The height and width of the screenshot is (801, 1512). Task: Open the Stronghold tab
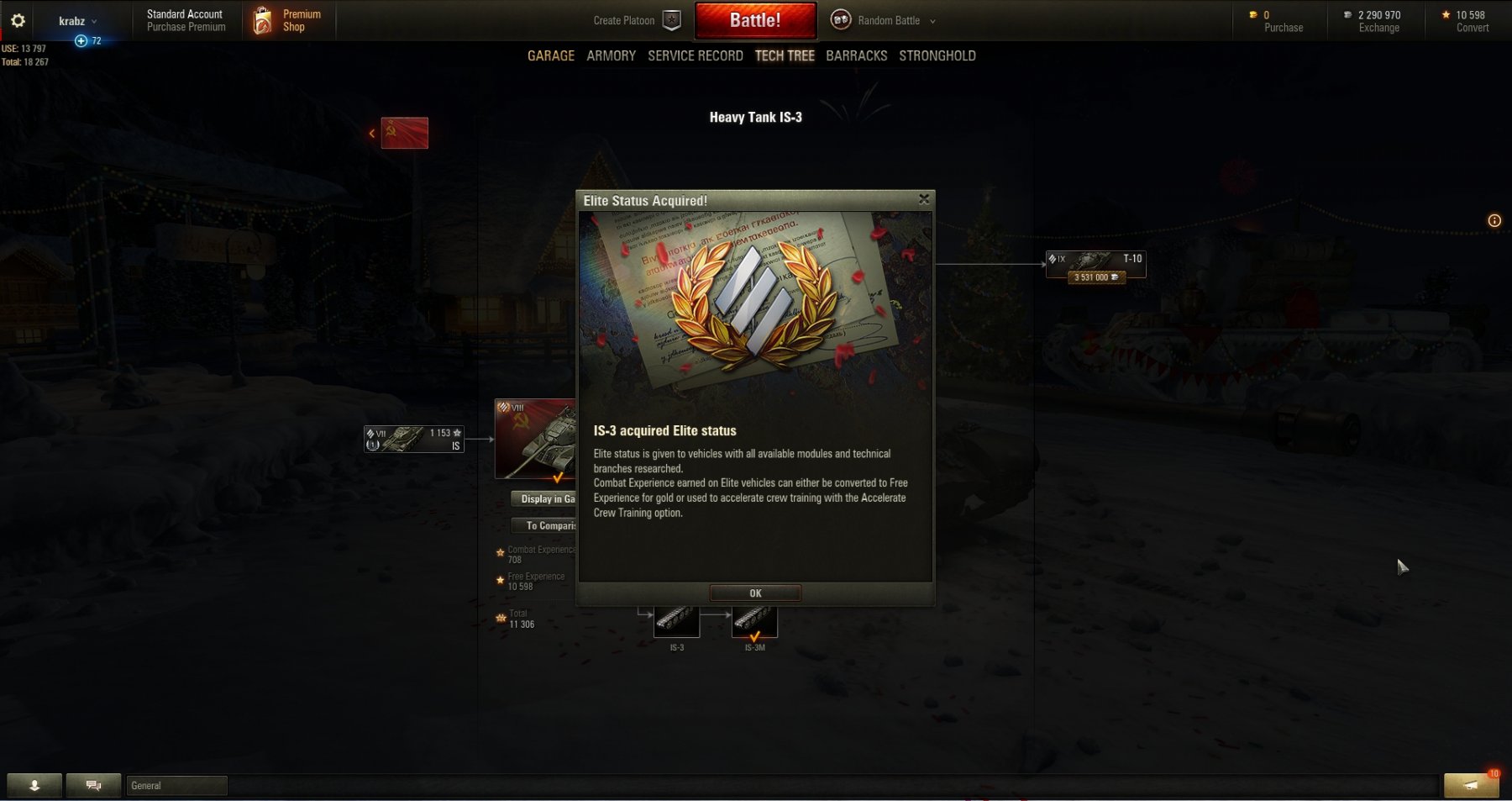pos(937,55)
